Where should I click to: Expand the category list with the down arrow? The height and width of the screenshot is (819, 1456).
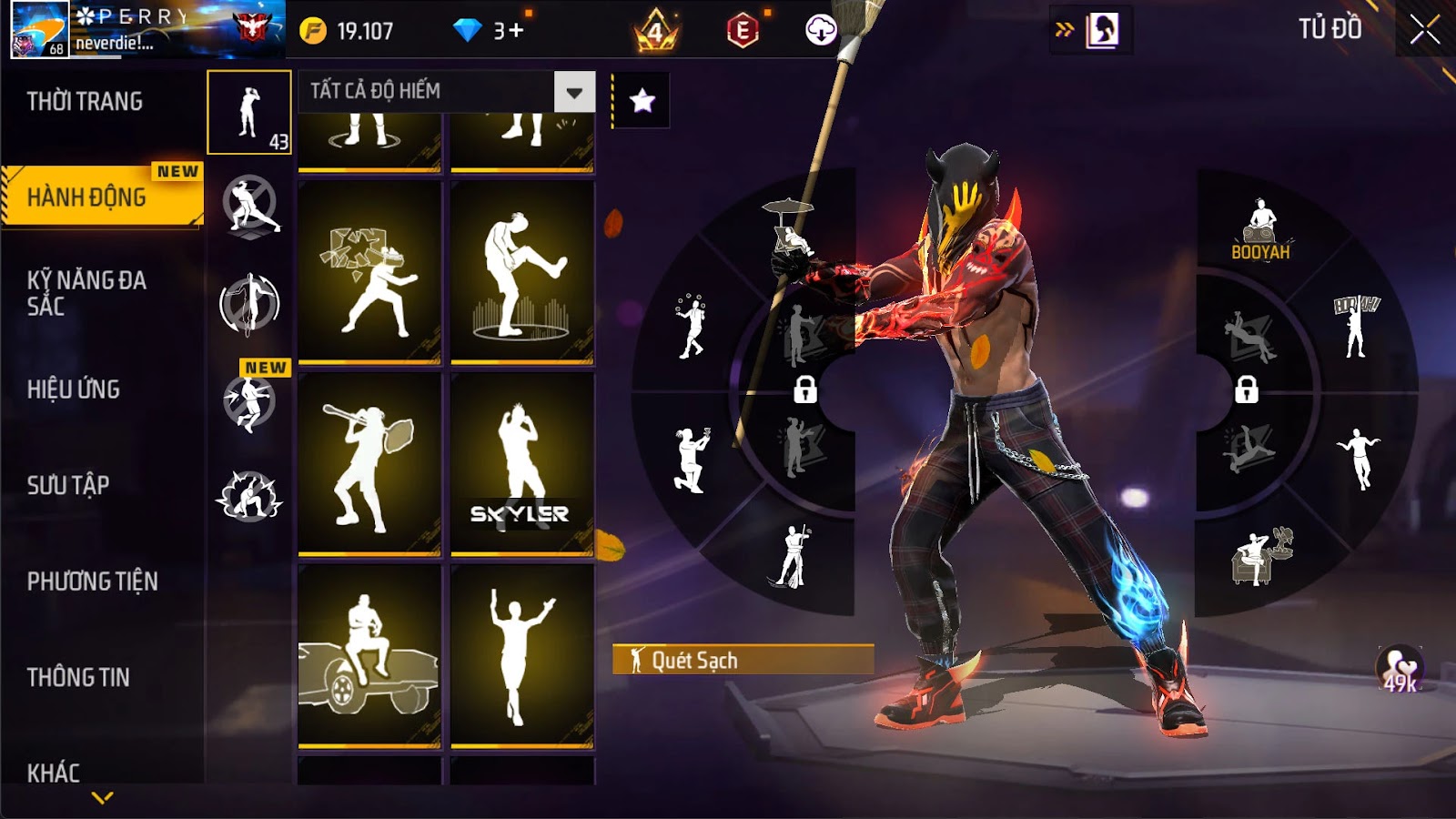click(x=103, y=798)
